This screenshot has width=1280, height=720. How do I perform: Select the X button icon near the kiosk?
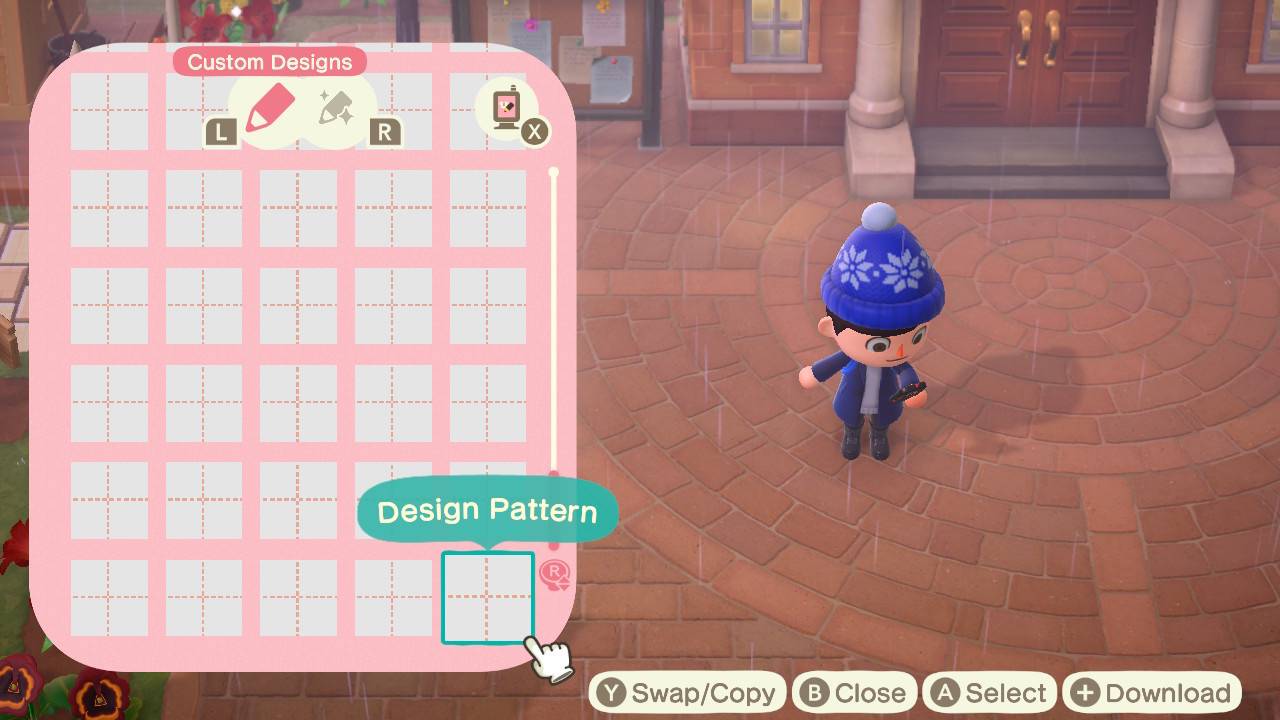pyautogui.click(x=535, y=131)
